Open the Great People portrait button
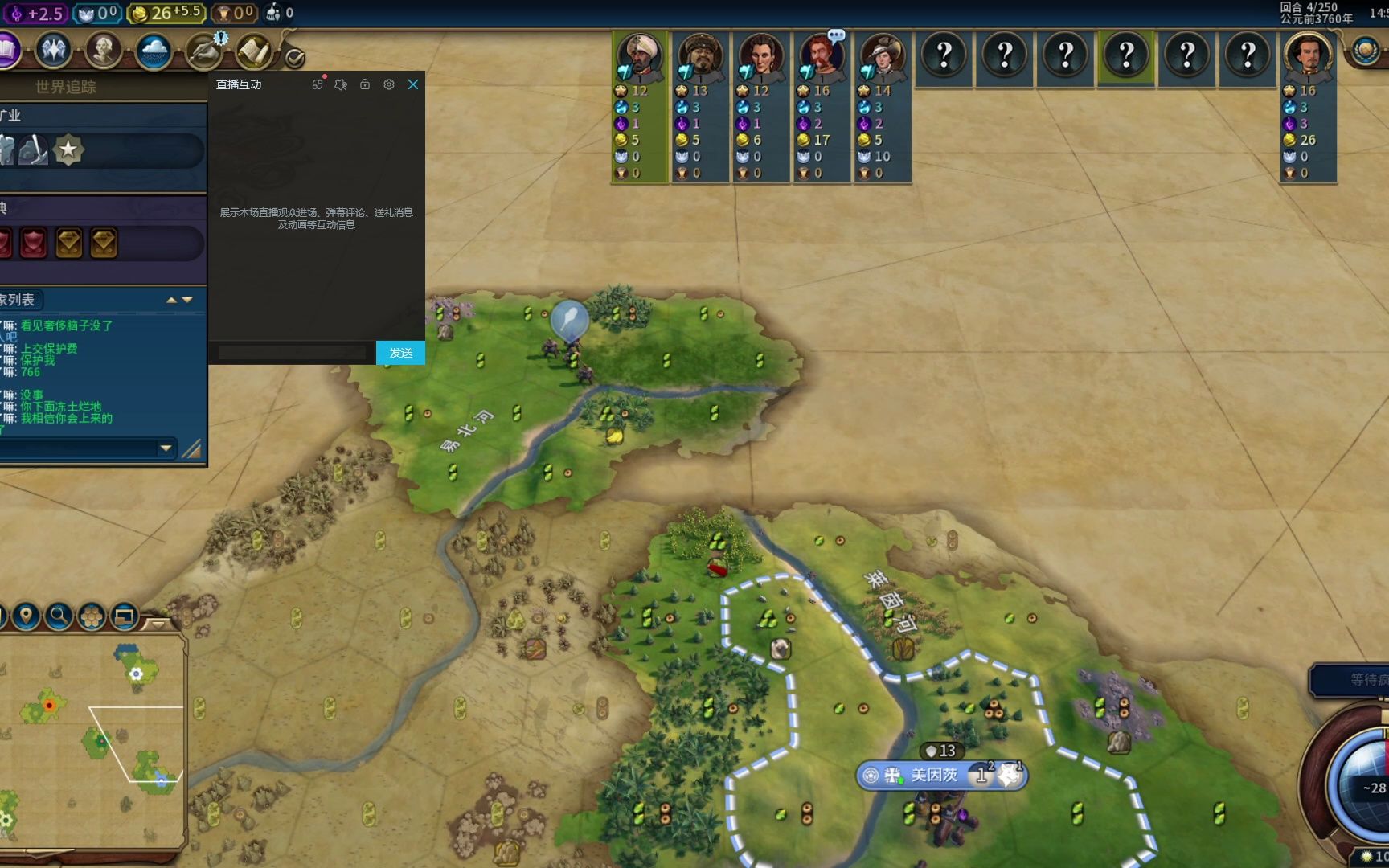Screen dimensions: 1389x868 pyautogui.click(x=103, y=51)
